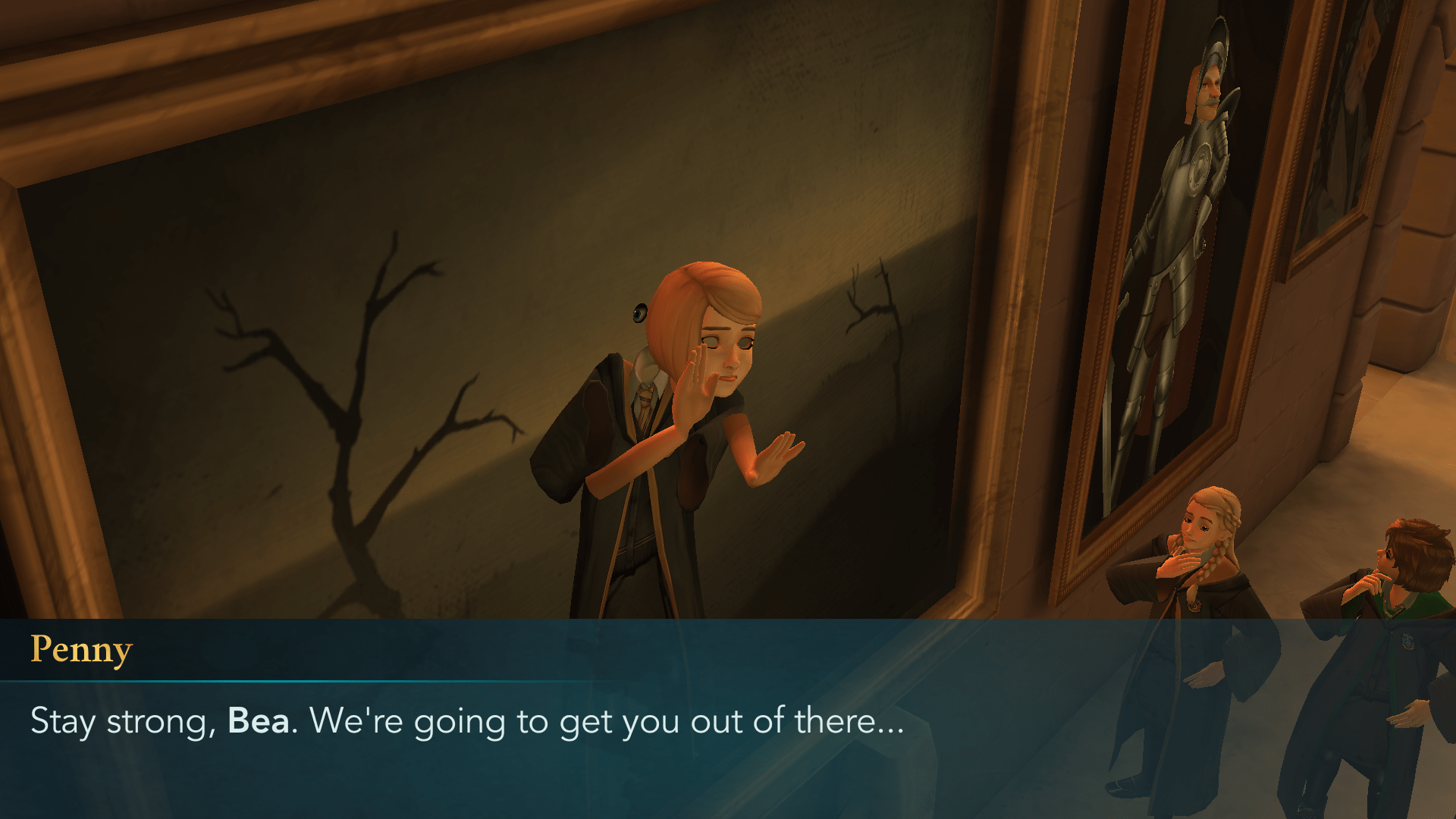Screen dimensions: 1456x819
Task: Click the bold word Bea in dialogue
Action: click(260, 722)
